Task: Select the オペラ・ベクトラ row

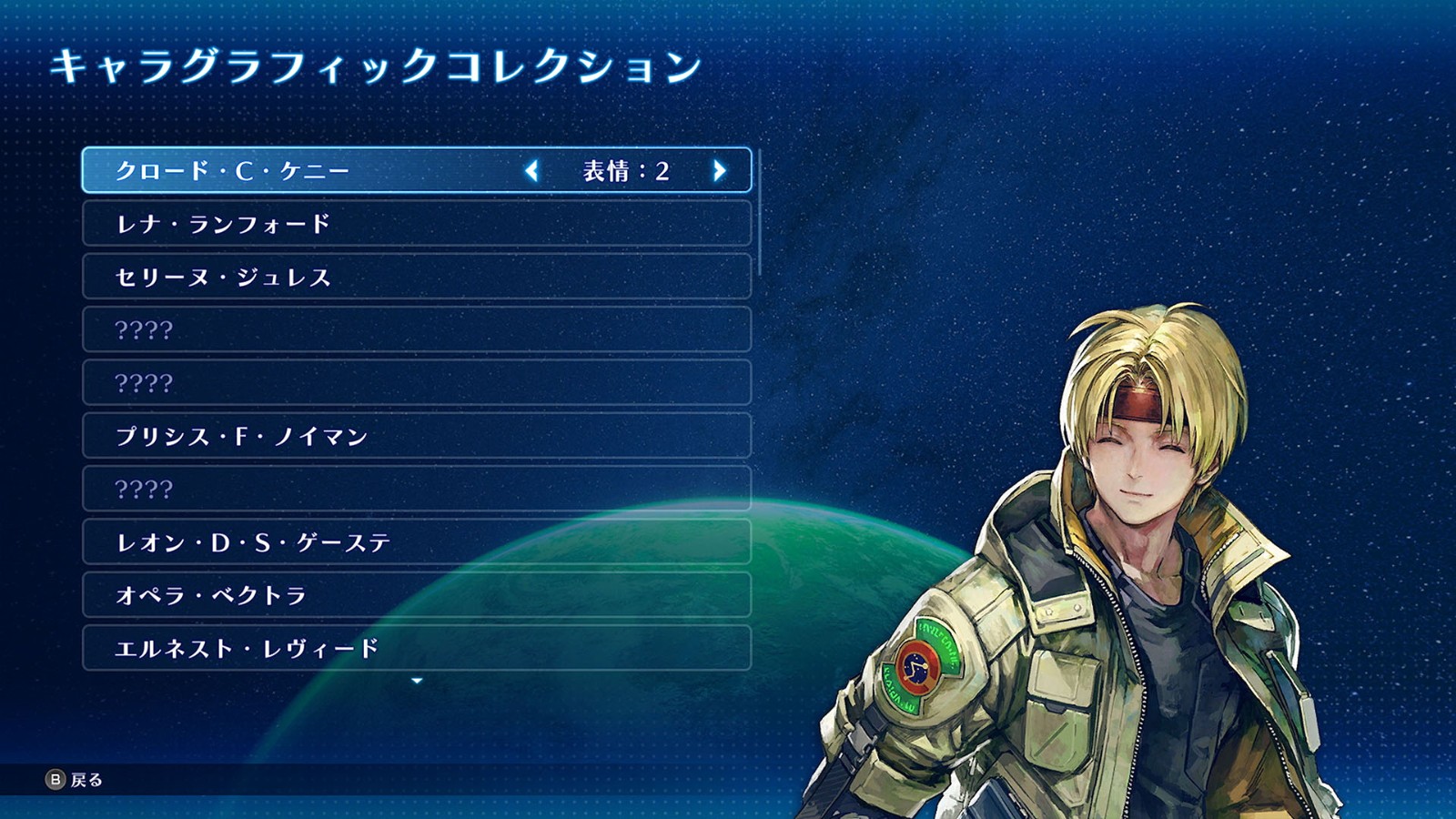Action: pyautogui.click(x=211, y=596)
